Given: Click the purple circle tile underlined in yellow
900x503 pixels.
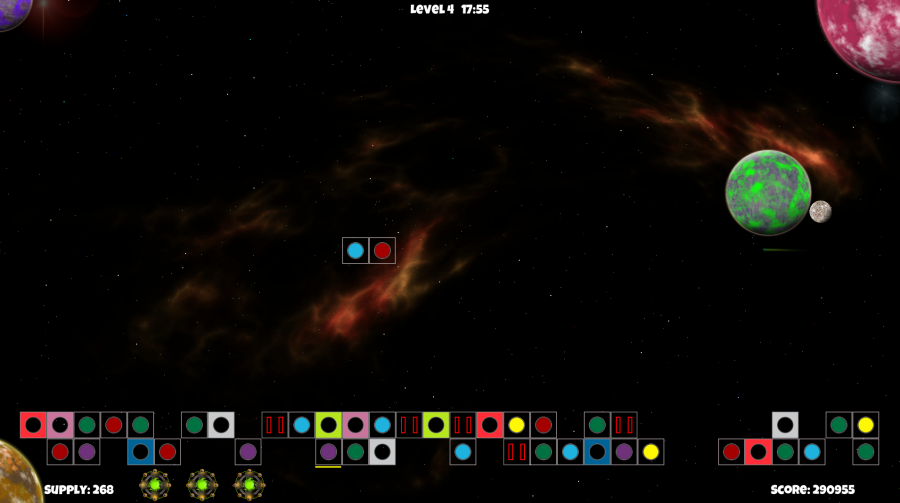Looking at the screenshot, I should click(x=328, y=452).
